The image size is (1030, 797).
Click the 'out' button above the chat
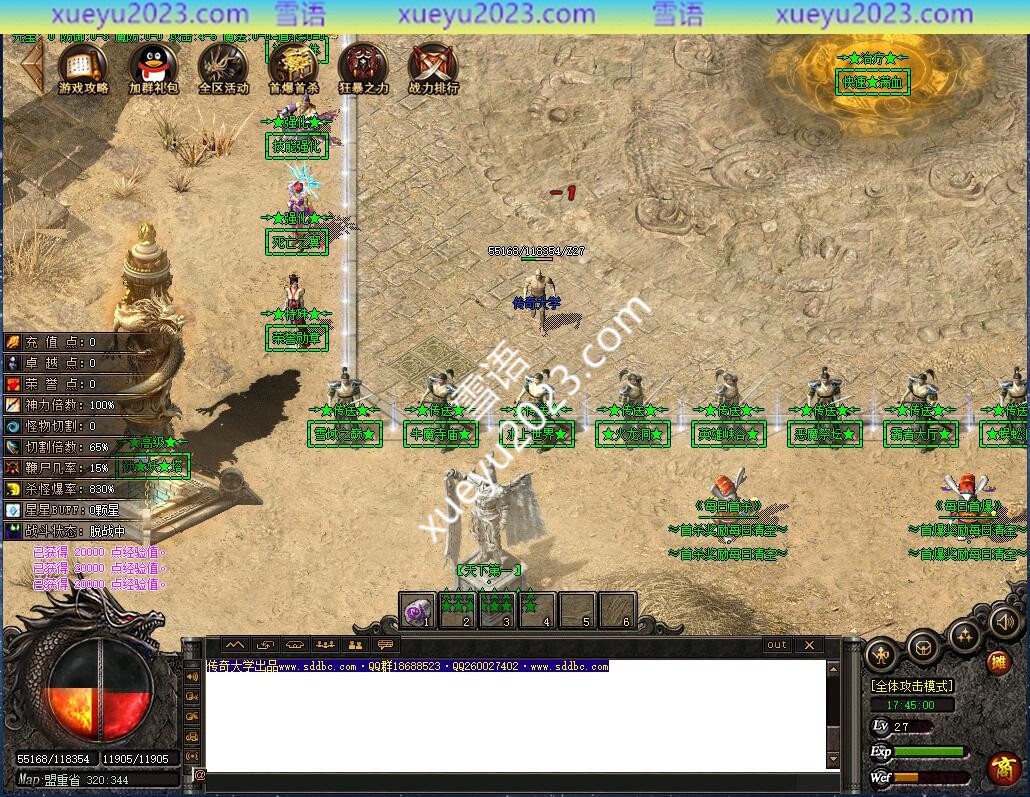pyautogui.click(x=777, y=645)
